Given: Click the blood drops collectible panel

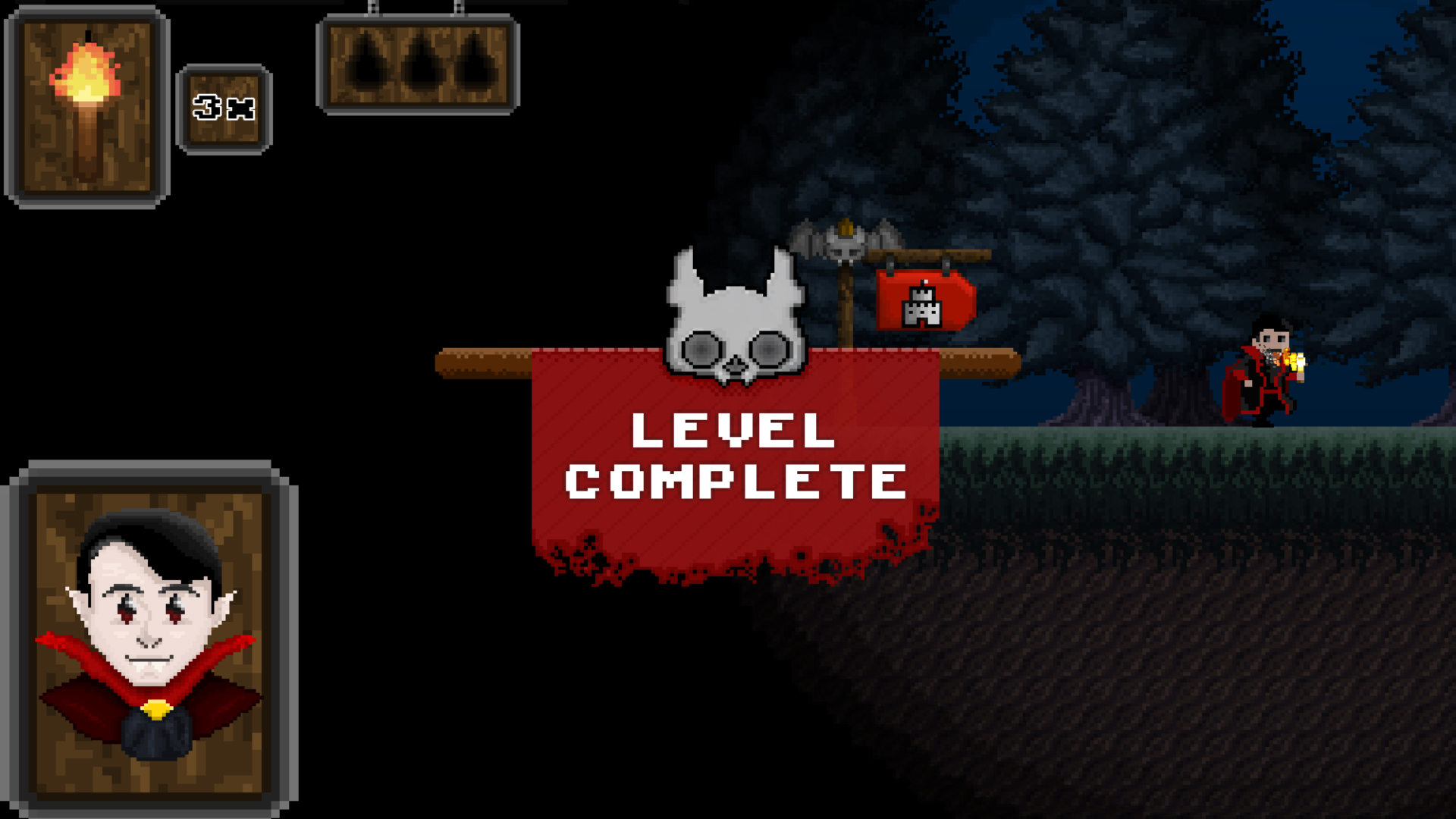Looking at the screenshot, I should [x=418, y=65].
